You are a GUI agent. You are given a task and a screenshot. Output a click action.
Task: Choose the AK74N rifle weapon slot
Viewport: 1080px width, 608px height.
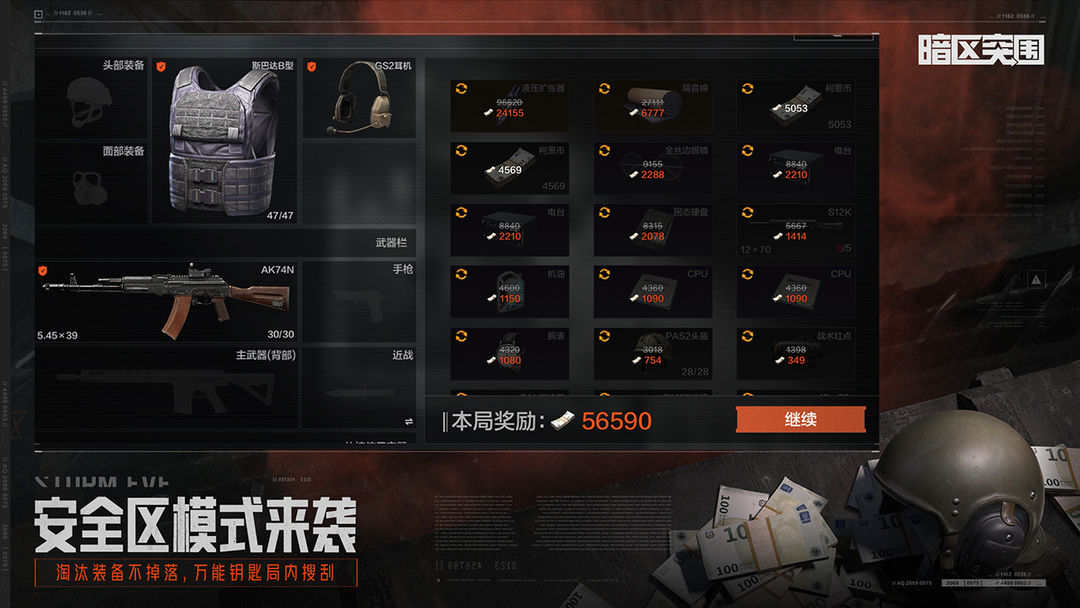point(166,302)
